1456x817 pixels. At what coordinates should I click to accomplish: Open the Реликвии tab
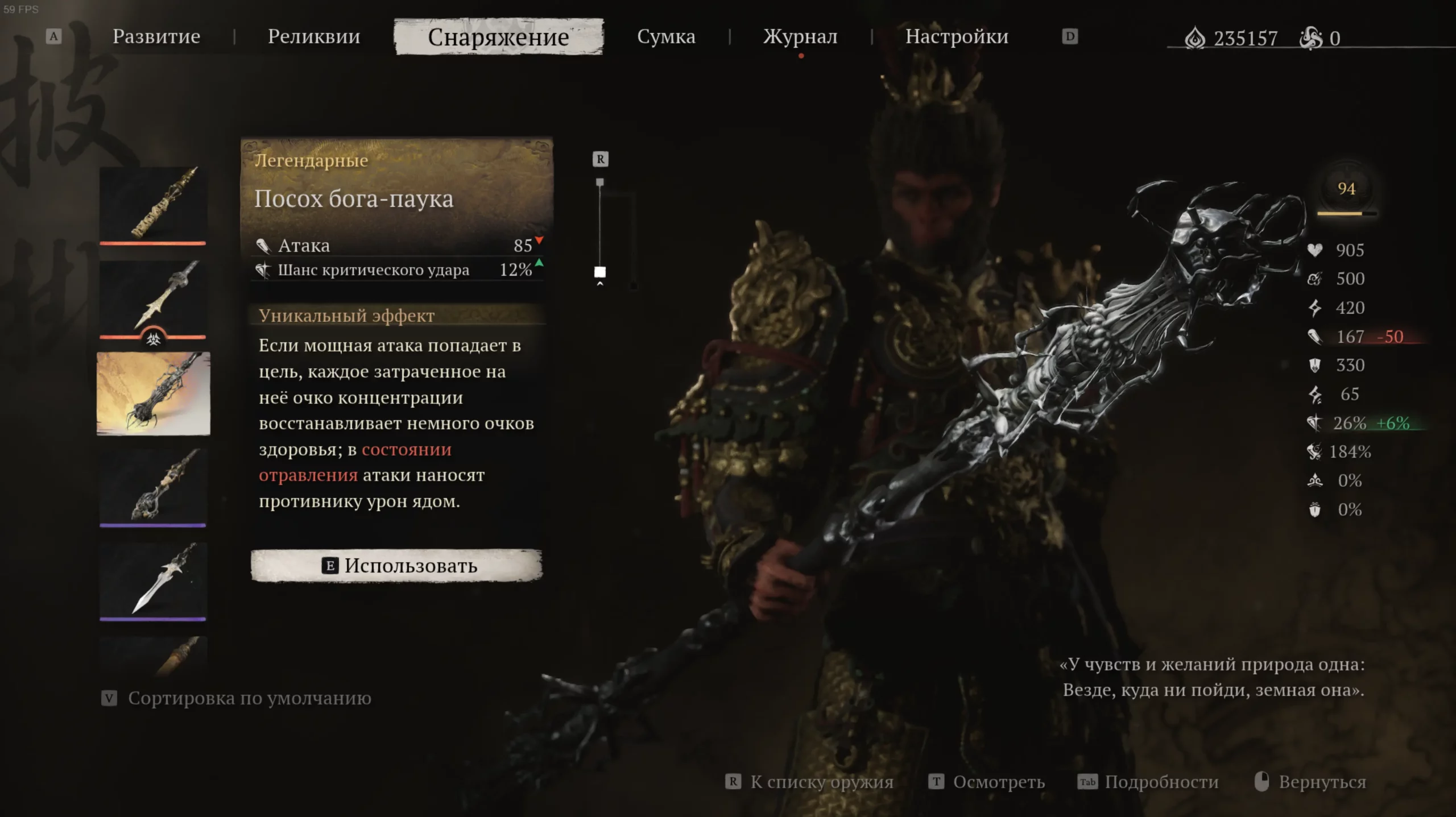pyautogui.click(x=314, y=37)
